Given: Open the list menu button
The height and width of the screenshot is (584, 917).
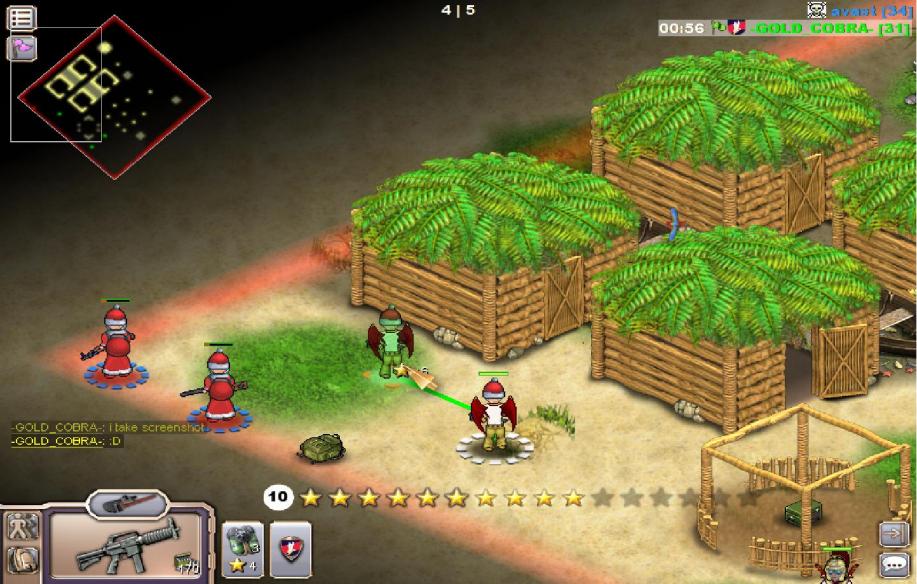Looking at the screenshot, I should [x=21, y=17].
